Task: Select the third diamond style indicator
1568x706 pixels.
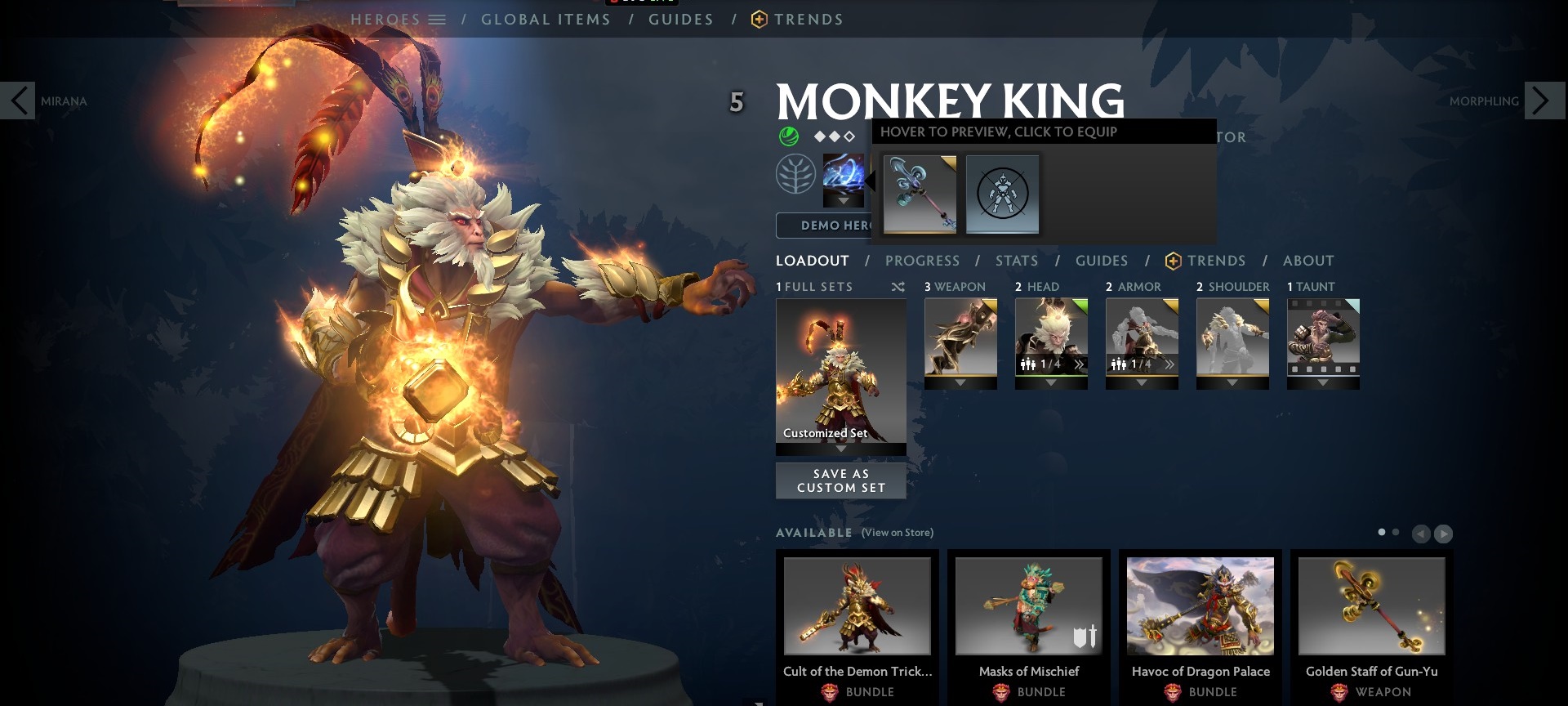Action: click(x=849, y=136)
